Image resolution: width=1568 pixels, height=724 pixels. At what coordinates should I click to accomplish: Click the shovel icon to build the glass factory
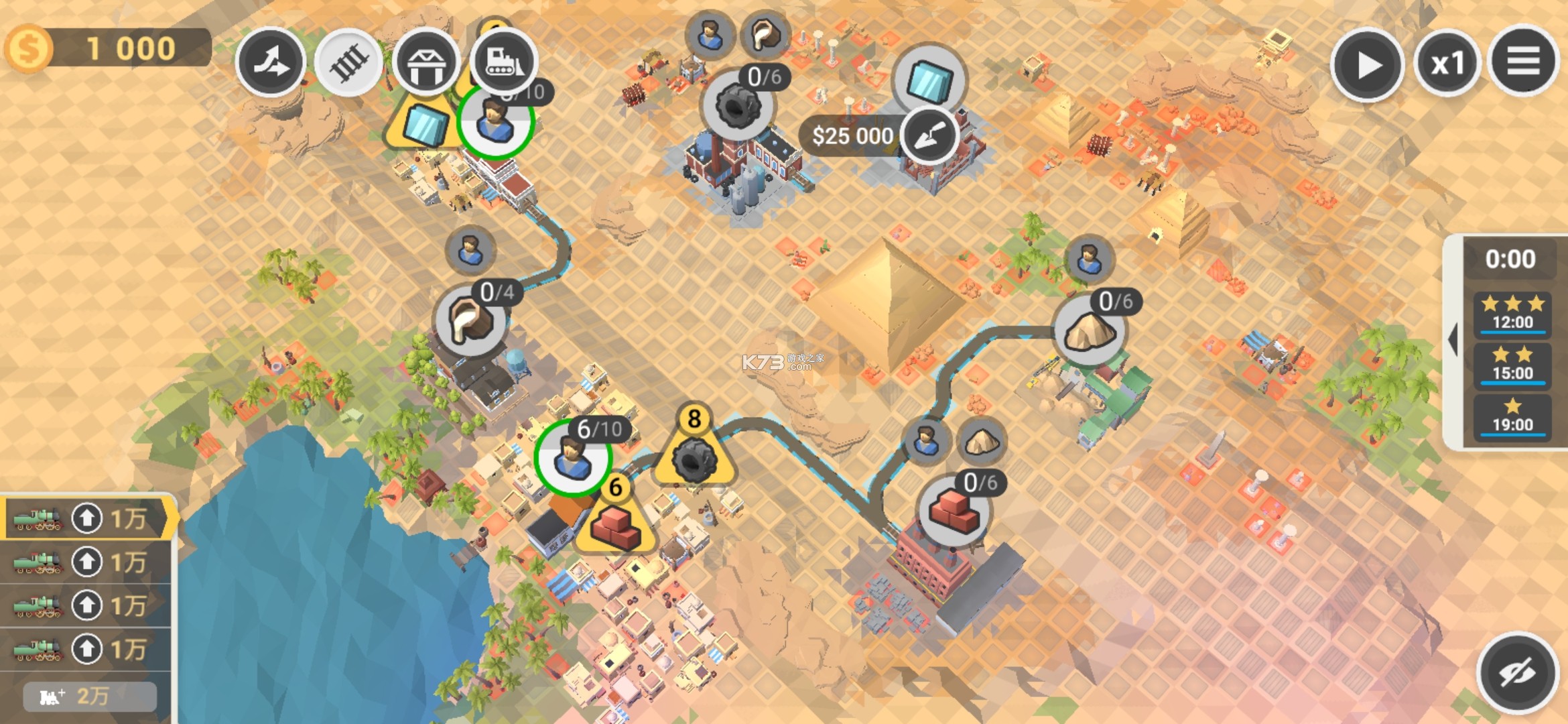click(931, 134)
